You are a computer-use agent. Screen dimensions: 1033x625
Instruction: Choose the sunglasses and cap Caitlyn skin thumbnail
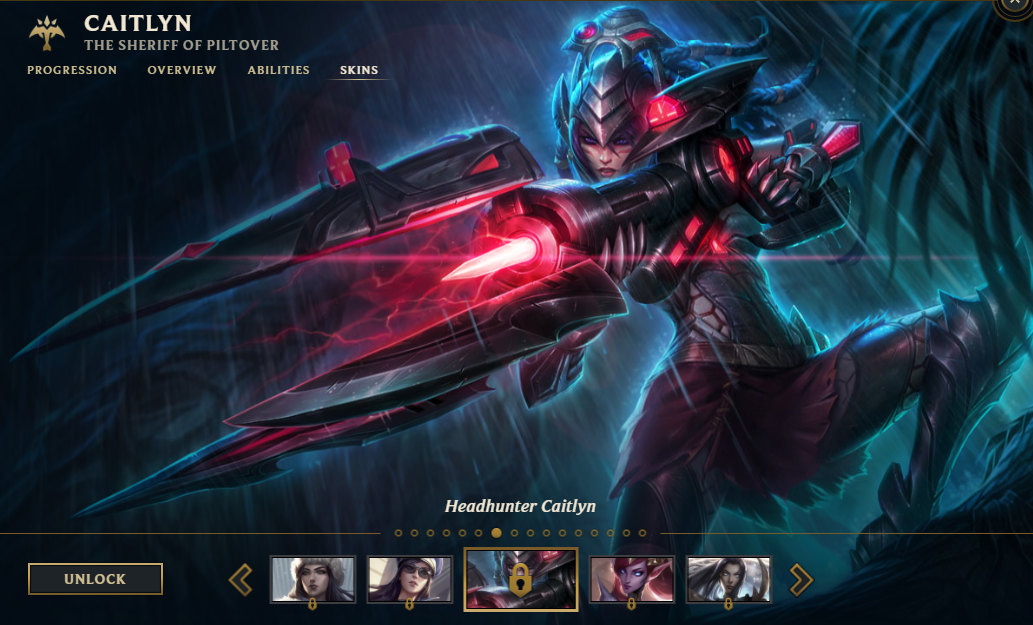click(410, 579)
